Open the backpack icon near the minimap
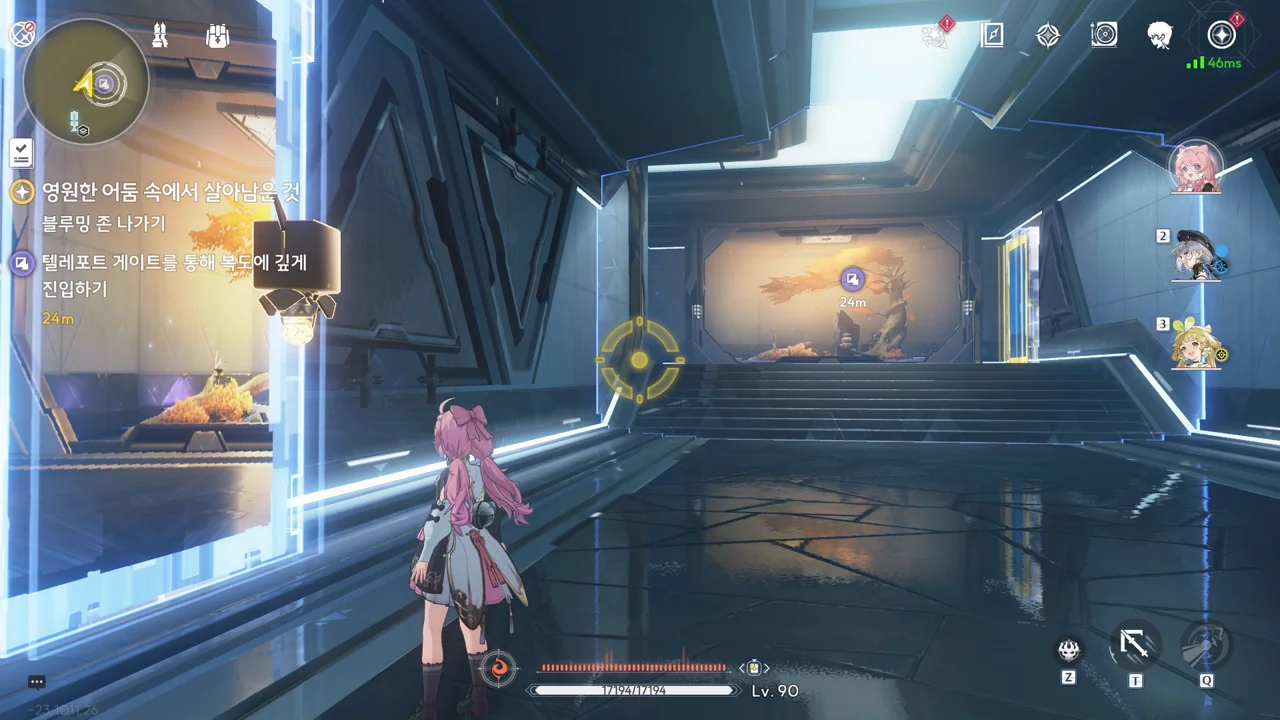The image size is (1280, 720). click(x=217, y=36)
